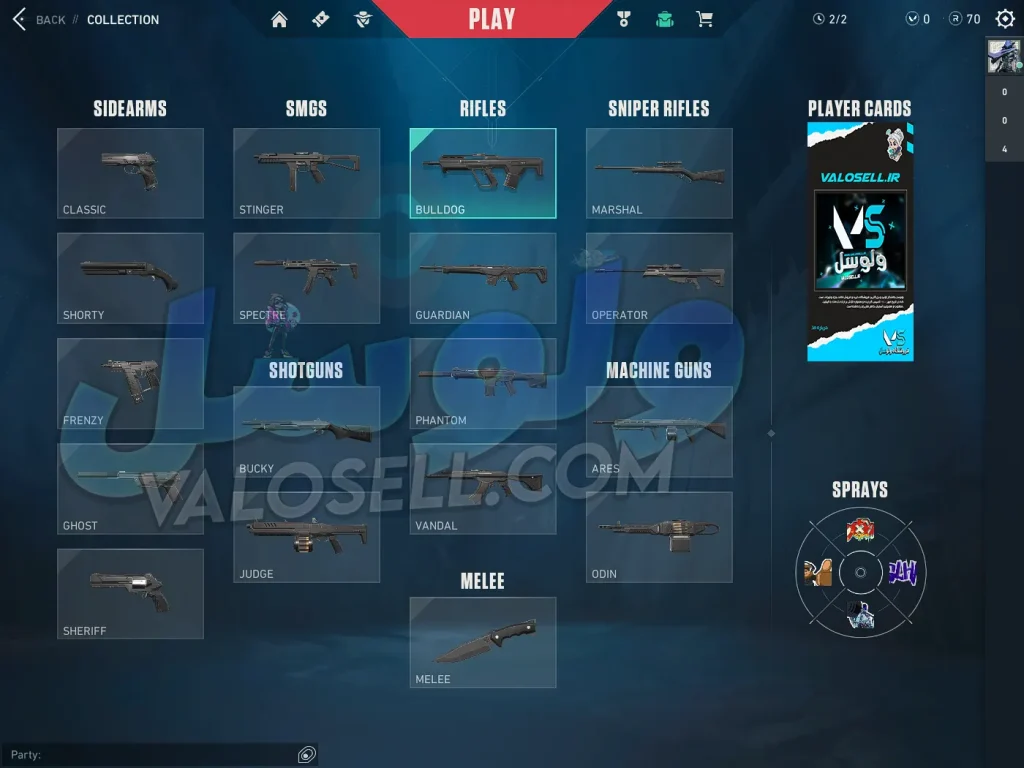The height and width of the screenshot is (768, 1024).
Task: Select the Marshal sniper rifle tile
Action: (x=659, y=173)
